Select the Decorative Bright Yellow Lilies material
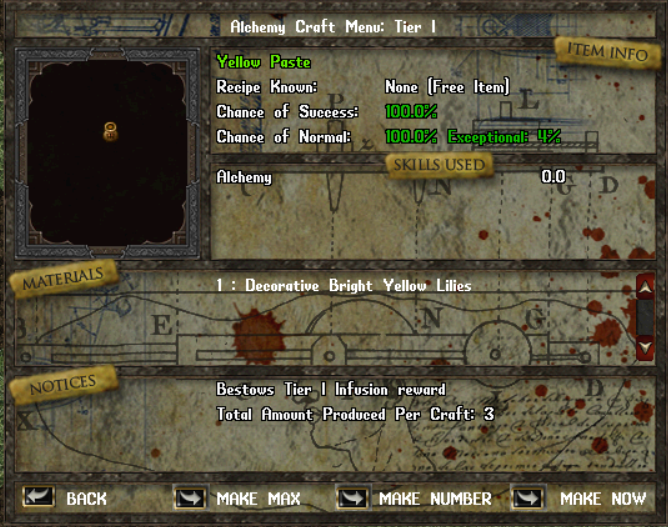The width and height of the screenshot is (668, 527). click(343, 286)
